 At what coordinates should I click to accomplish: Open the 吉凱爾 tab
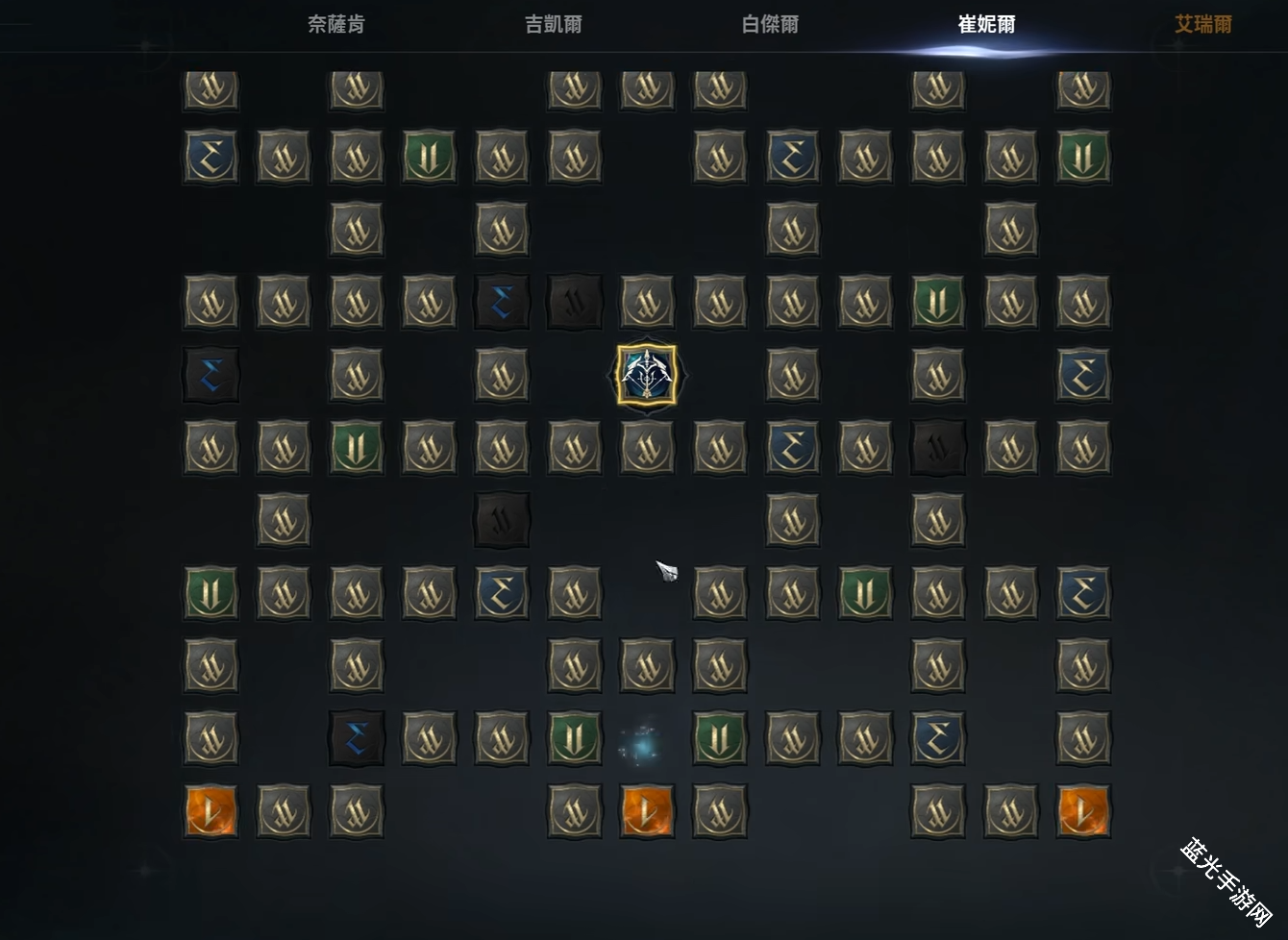554,24
